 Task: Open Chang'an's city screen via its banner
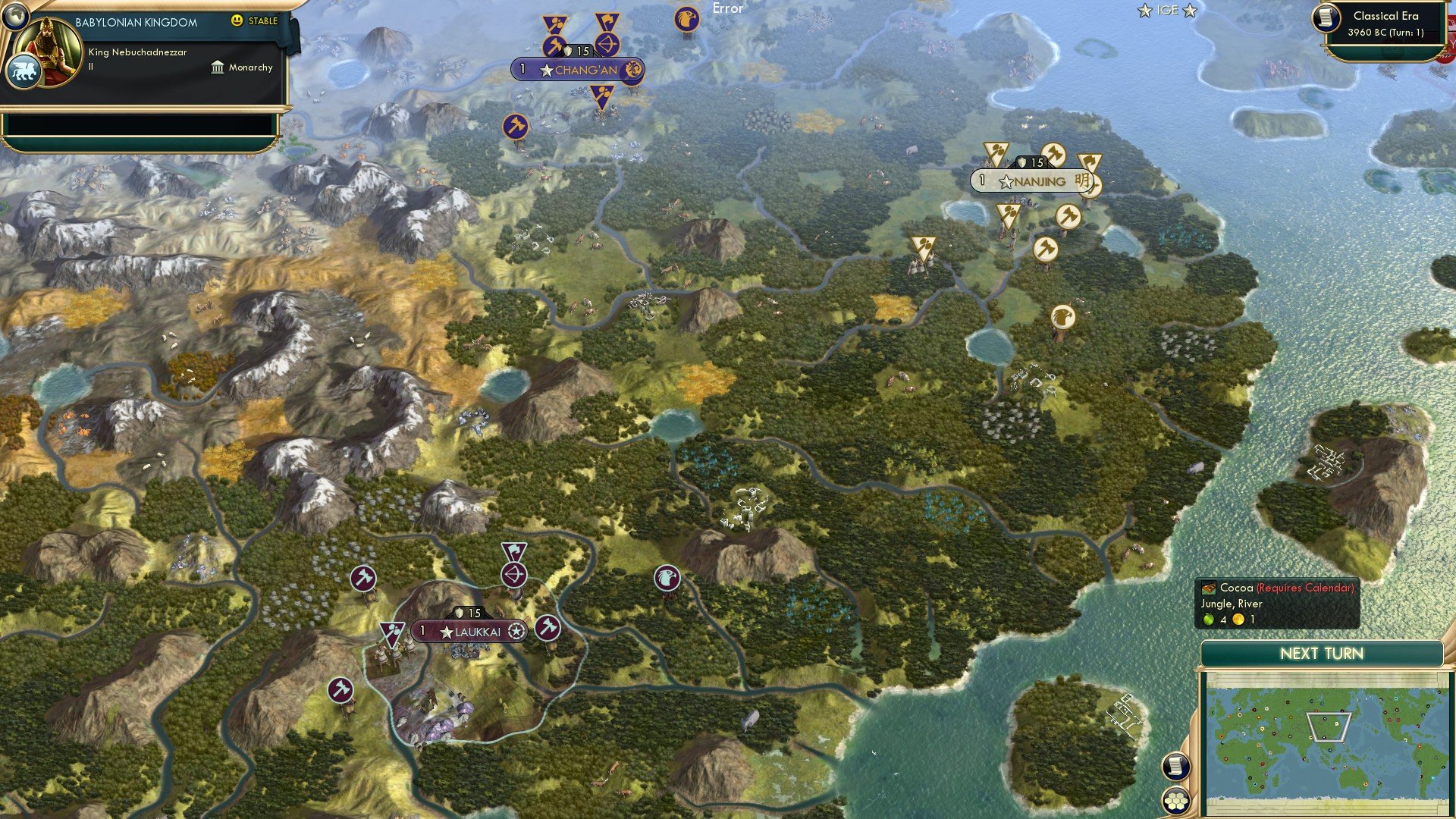tap(573, 70)
